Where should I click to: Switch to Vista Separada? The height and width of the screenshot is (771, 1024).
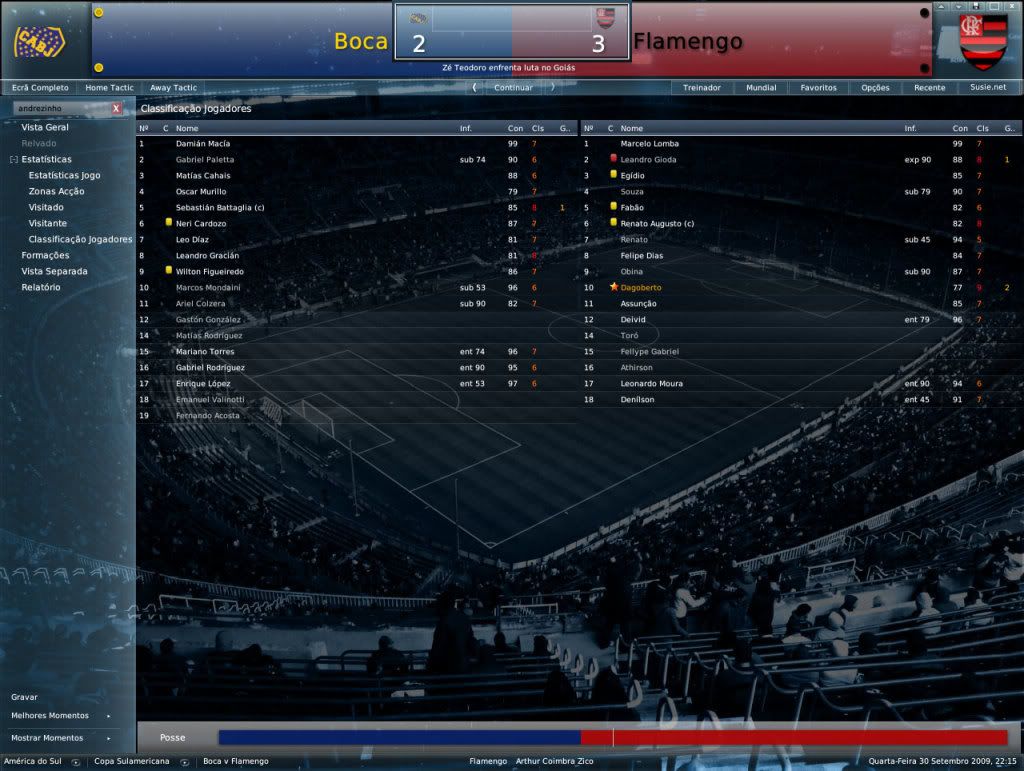click(x=54, y=272)
